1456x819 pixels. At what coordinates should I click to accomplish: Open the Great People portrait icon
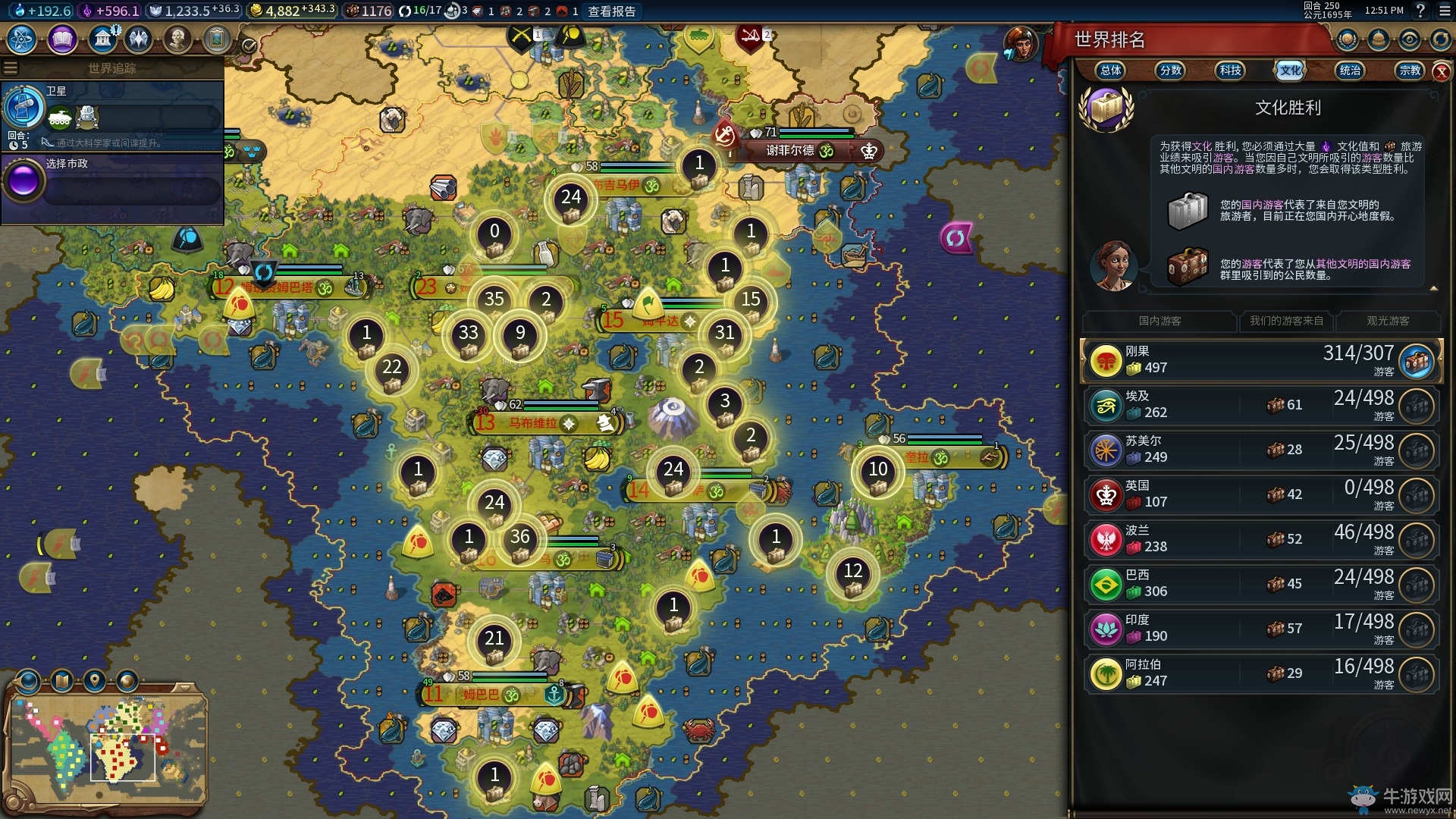coord(177,39)
